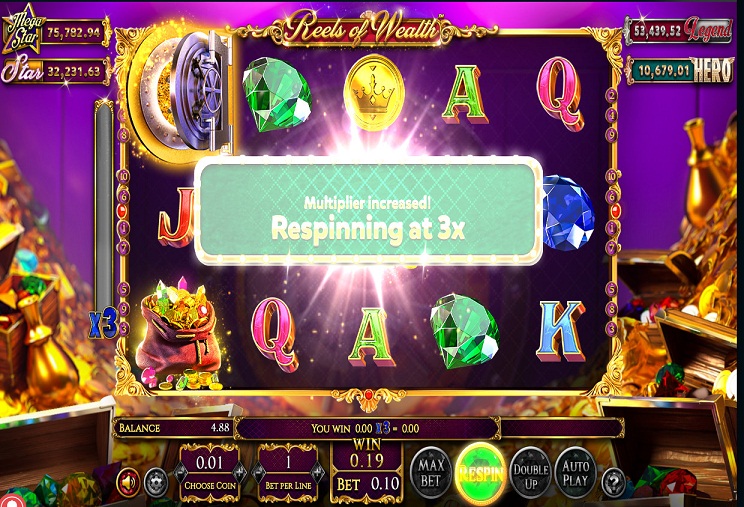Open the question mark help button

614,483
